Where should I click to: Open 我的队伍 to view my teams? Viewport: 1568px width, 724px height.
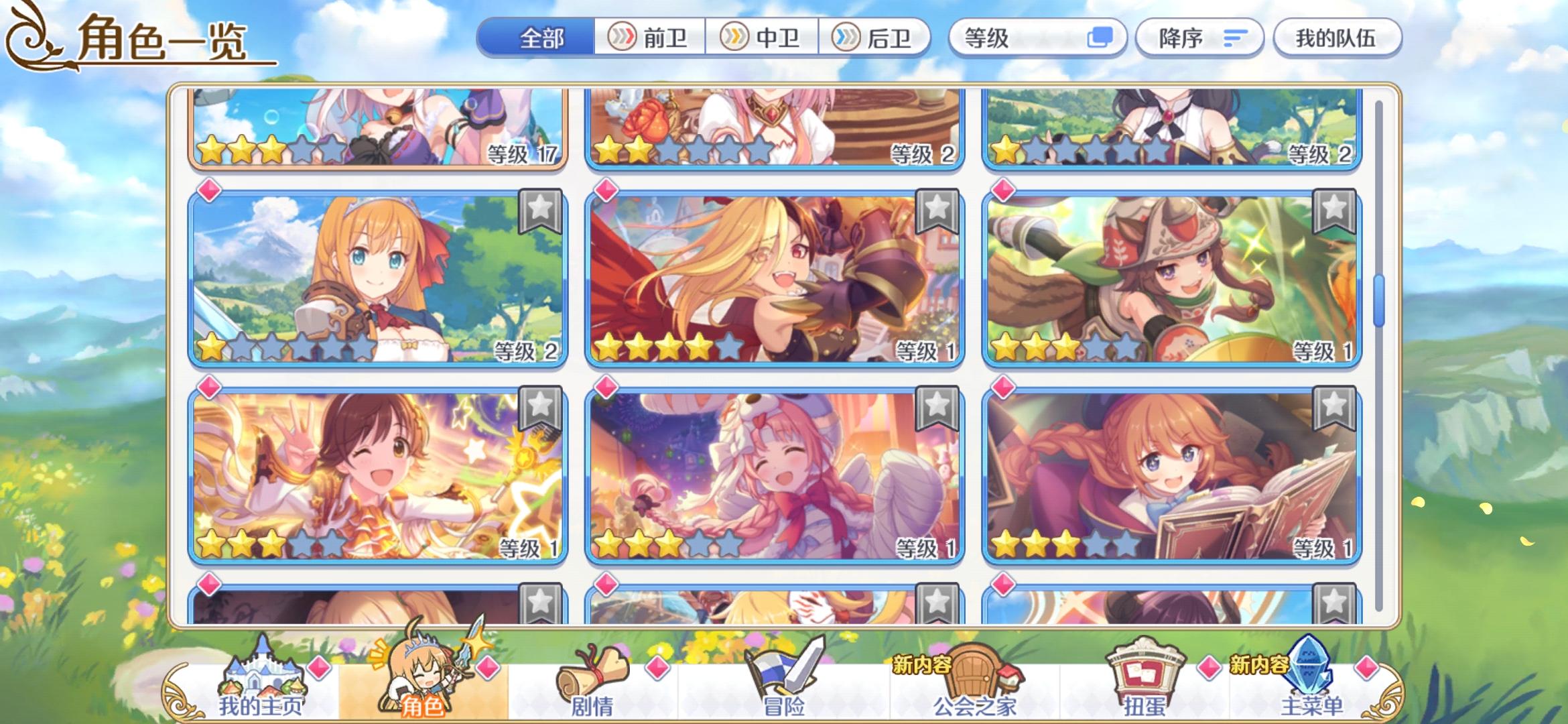(x=1337, y=38)
